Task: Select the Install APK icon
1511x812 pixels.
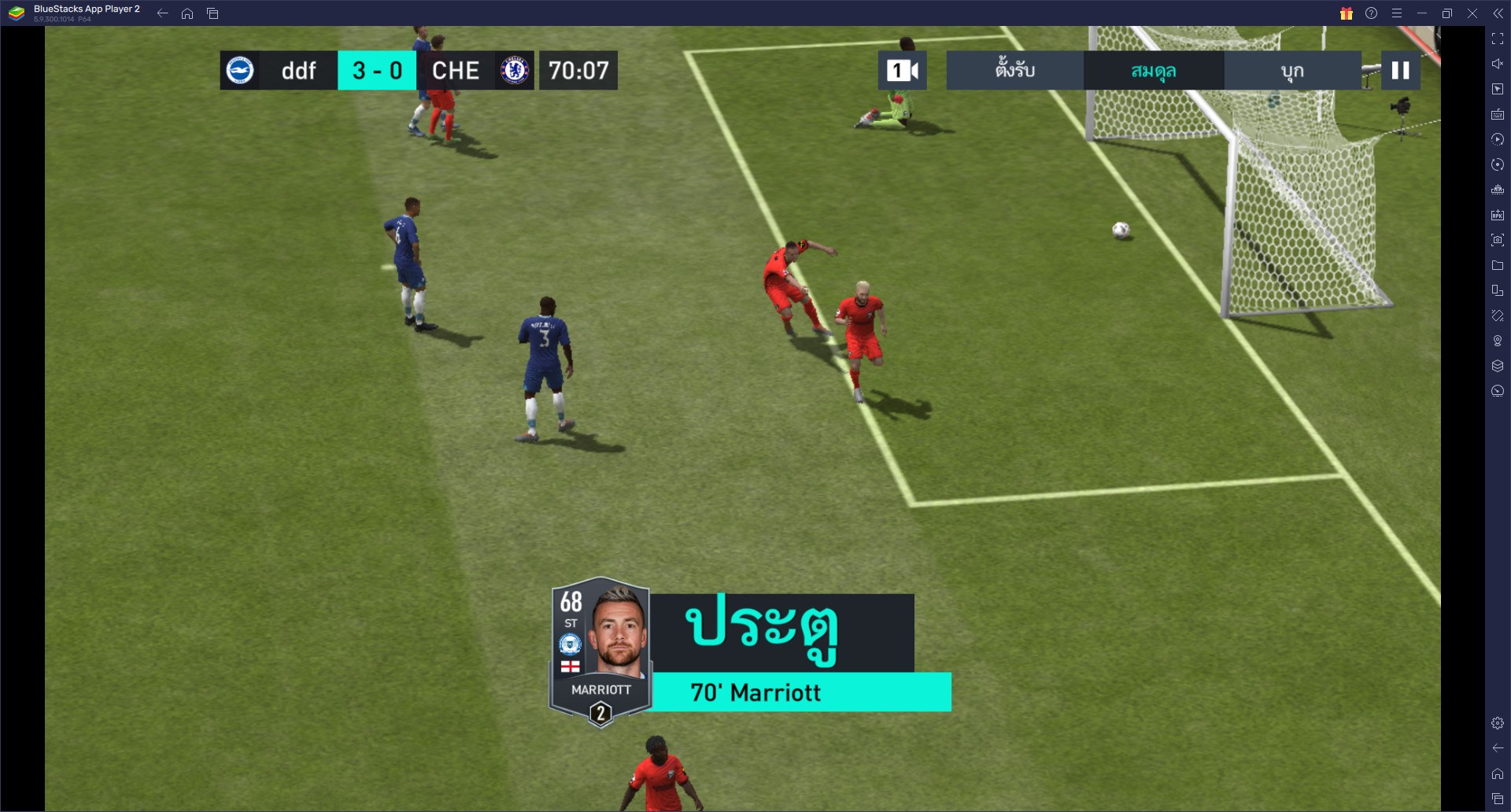Action: 1498,215
